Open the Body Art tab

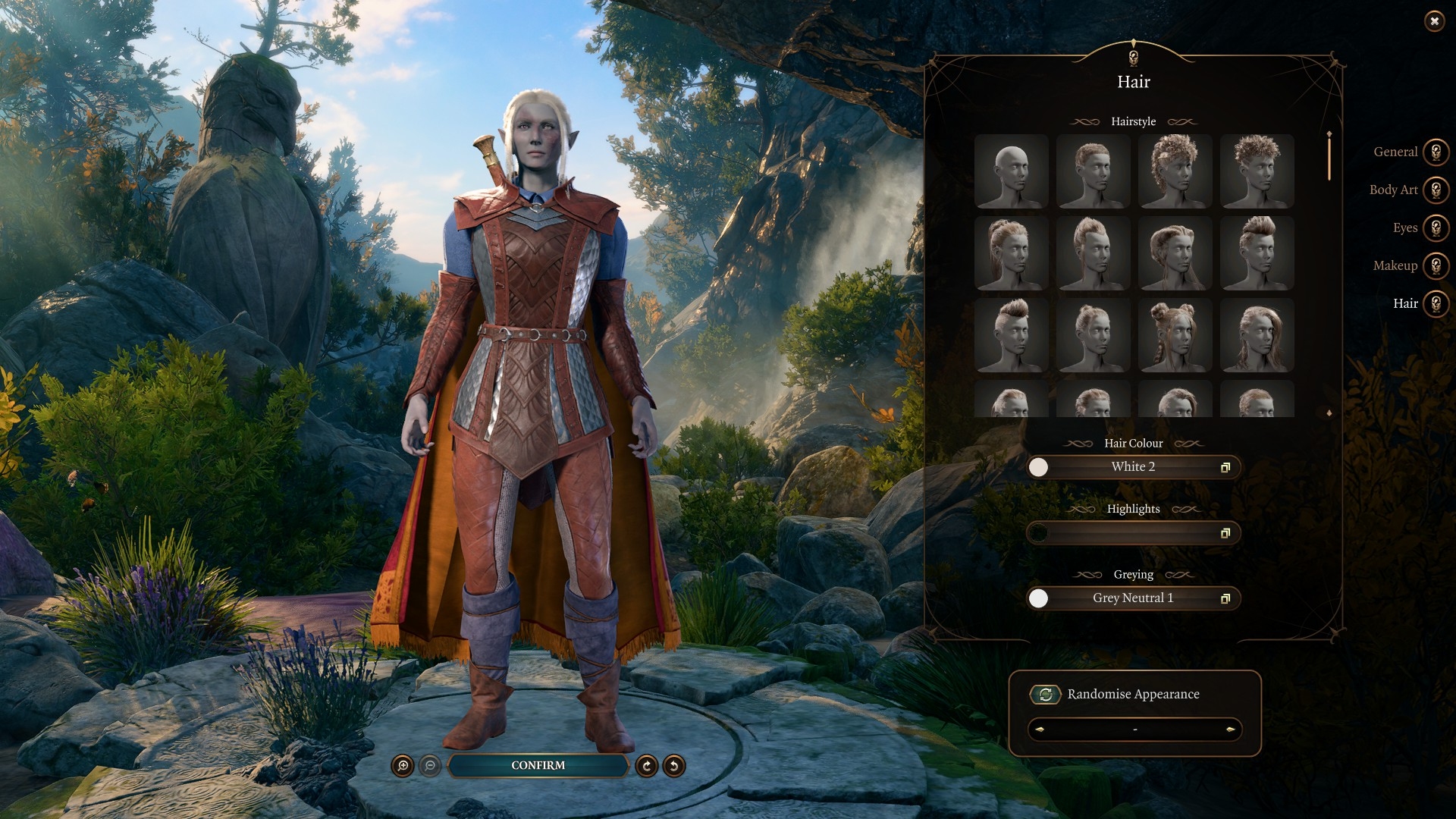point(1436,190)
